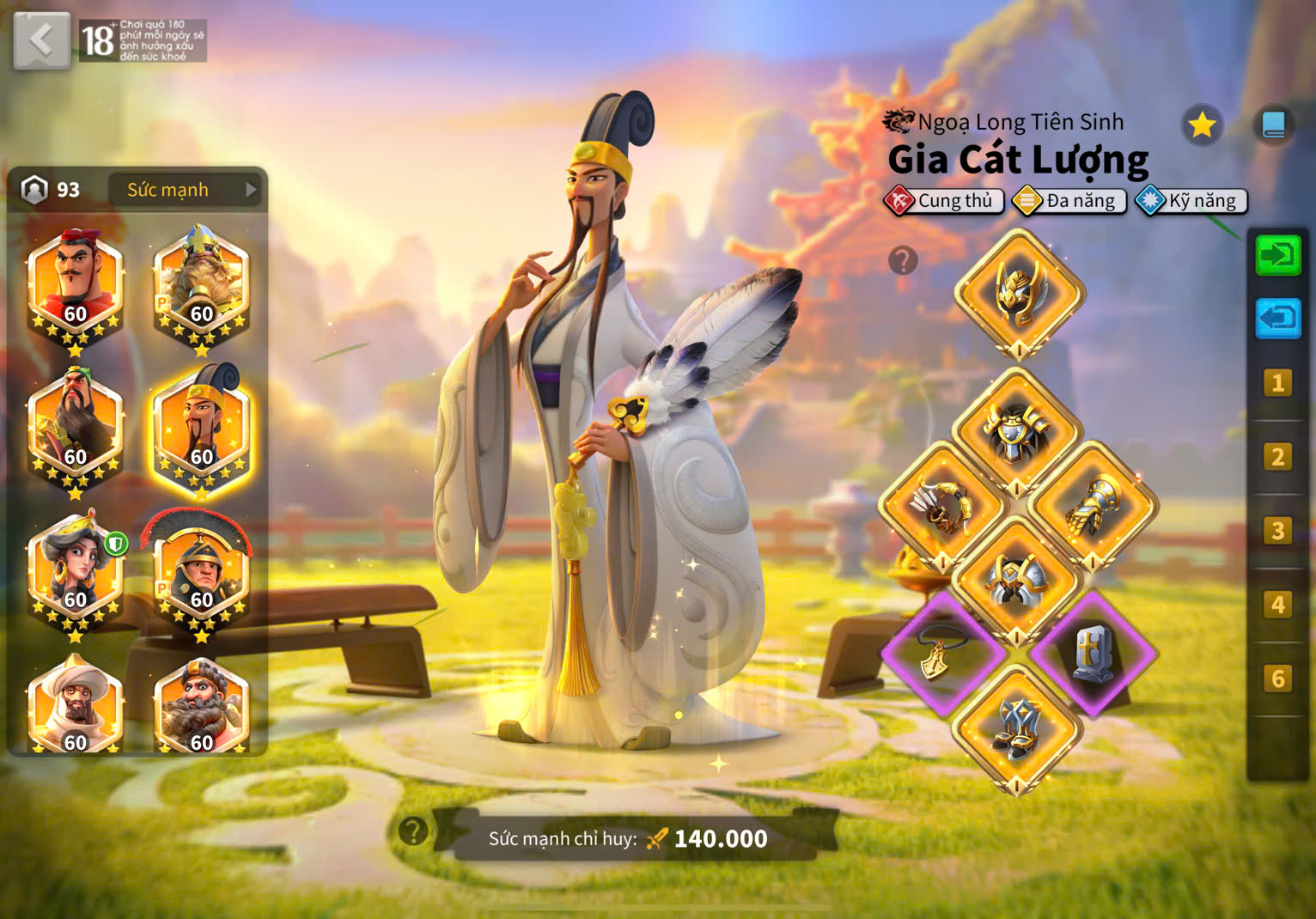Click the green arrow equip button

[1277, 256]
